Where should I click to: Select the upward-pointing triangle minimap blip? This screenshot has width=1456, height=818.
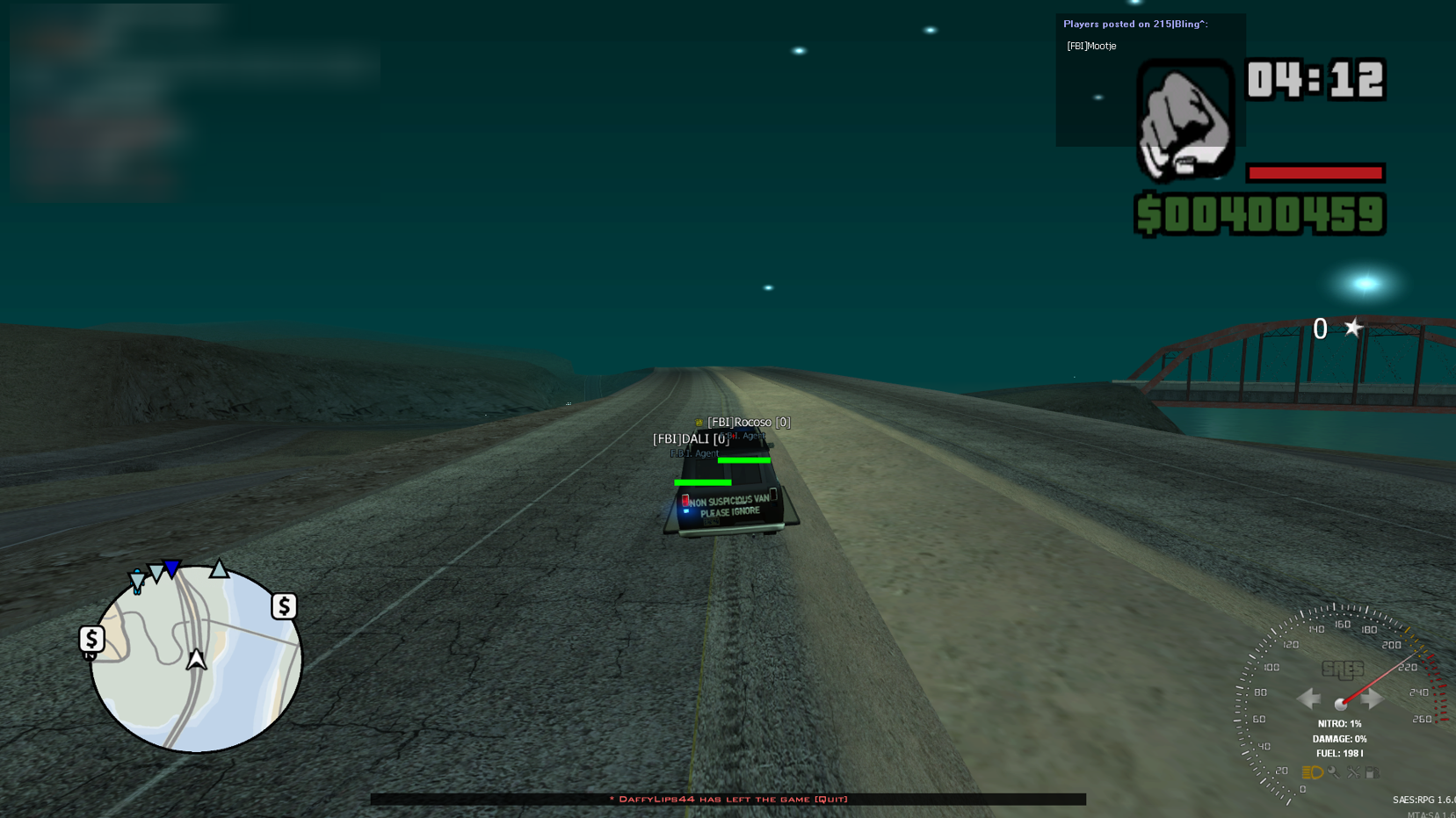[x=219, y=568]
